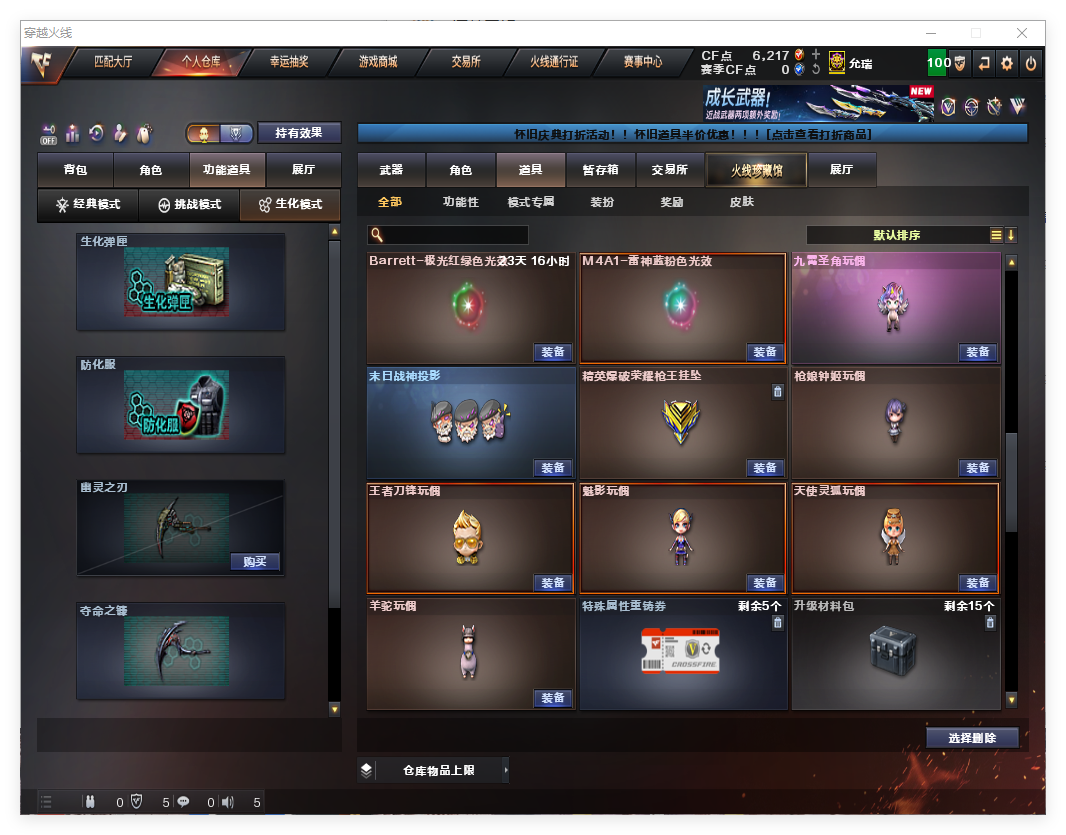Select the 生化弹匣 item card
Screen dimensions: 1066x835
click(181, 283)
